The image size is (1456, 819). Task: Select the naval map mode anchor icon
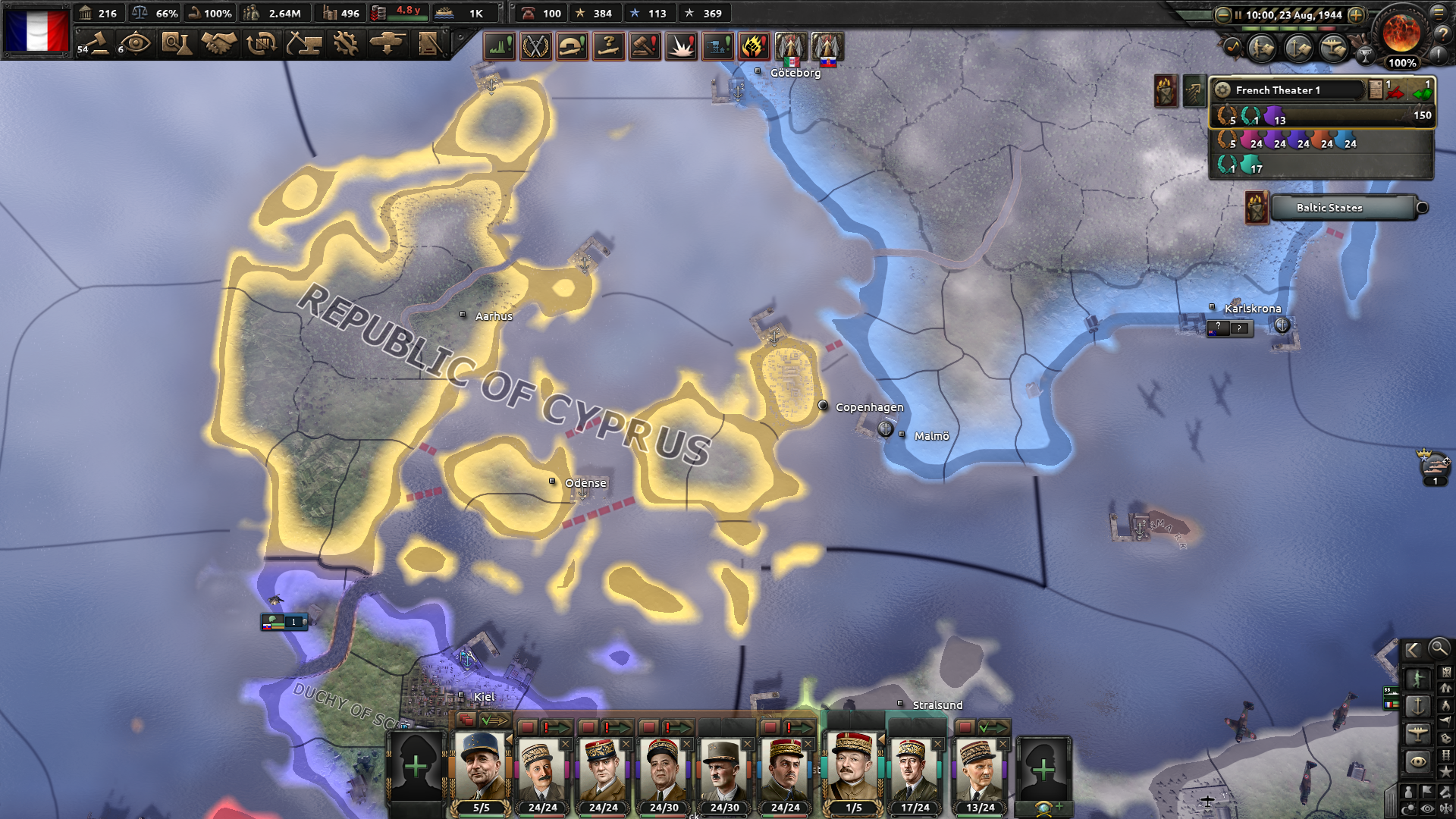tap(1420, 704)
